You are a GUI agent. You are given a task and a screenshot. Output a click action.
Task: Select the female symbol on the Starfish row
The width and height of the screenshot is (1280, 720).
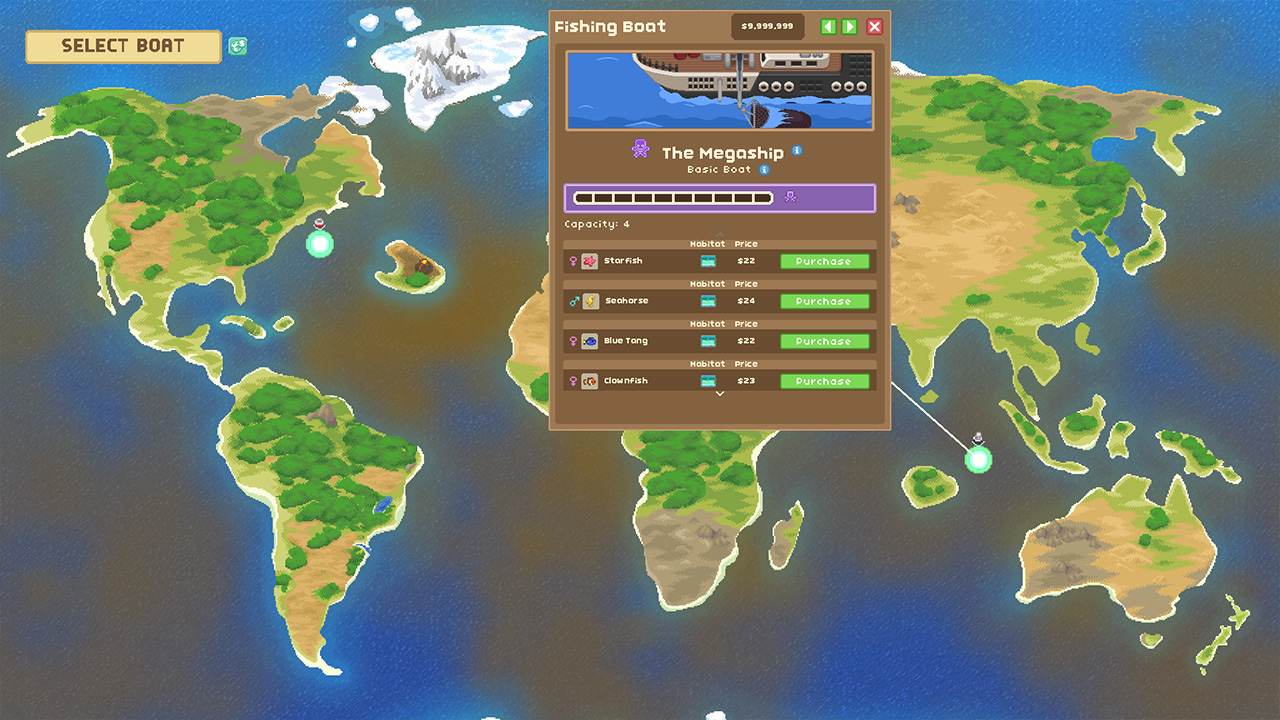point(573,261)
